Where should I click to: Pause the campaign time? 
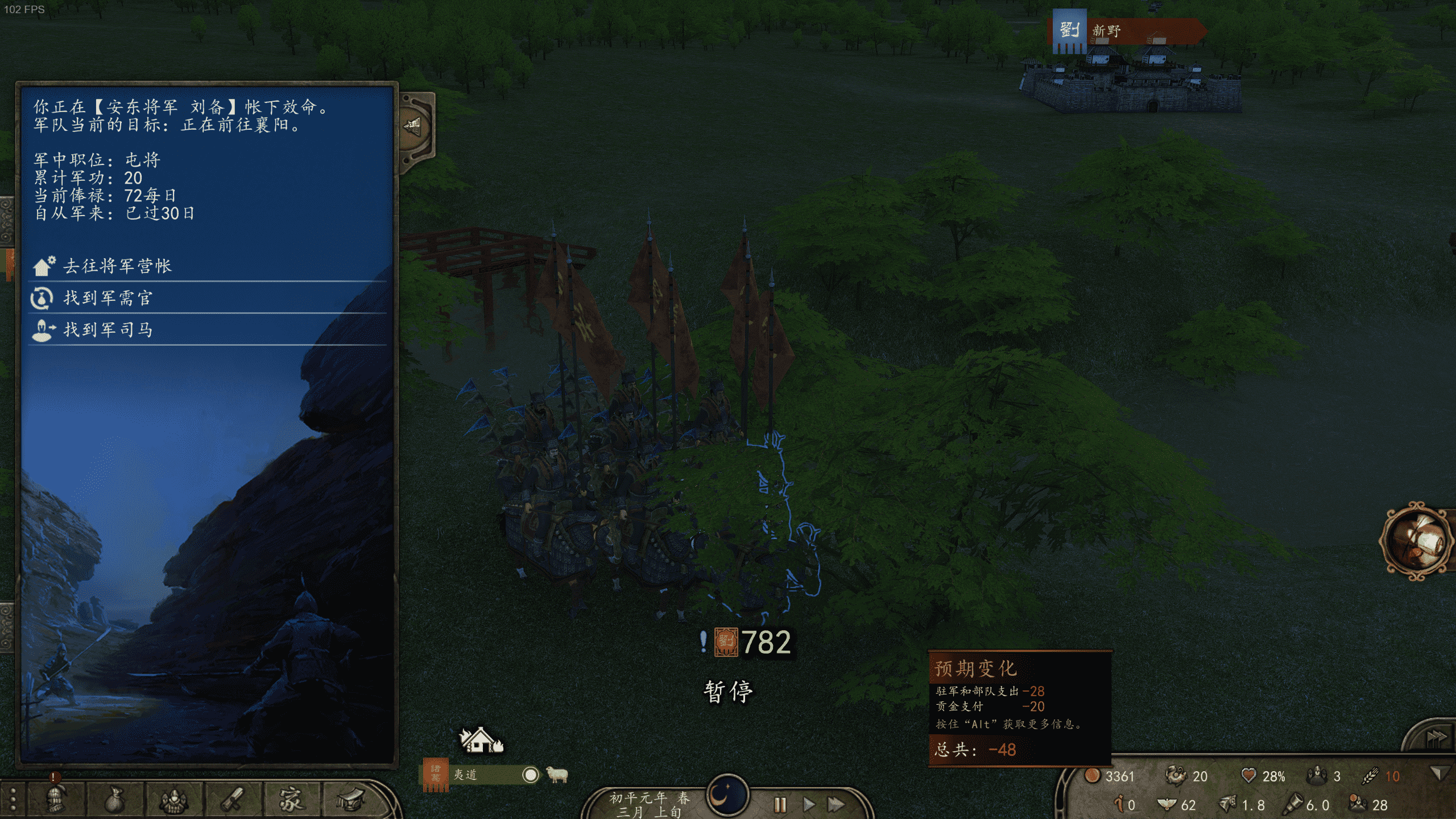(x=780, y=804)
